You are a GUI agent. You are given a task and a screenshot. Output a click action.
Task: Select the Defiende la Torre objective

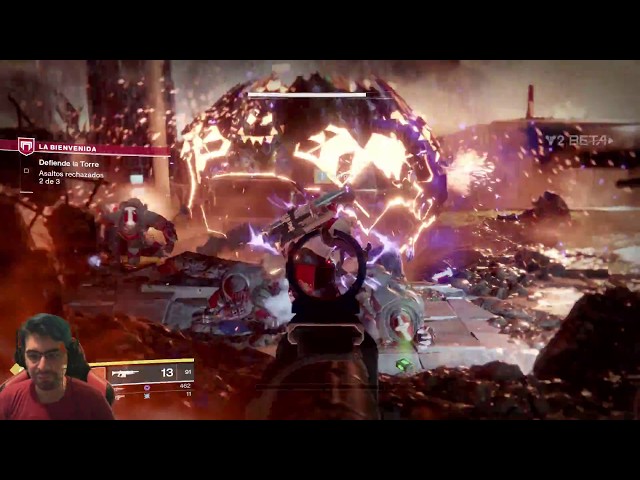[x=69, y=162]
